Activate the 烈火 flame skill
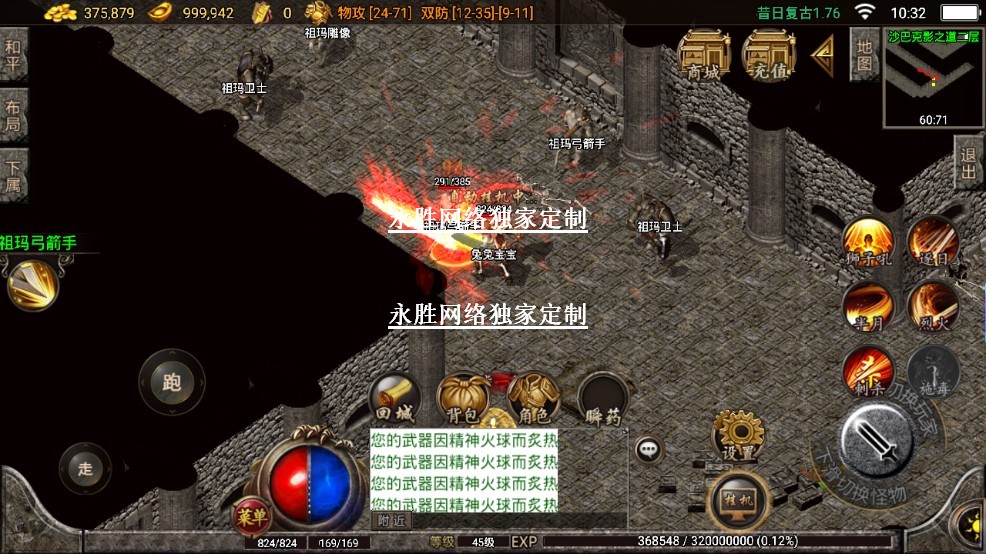This screenshot has height=554, width=986. (933, 305)
